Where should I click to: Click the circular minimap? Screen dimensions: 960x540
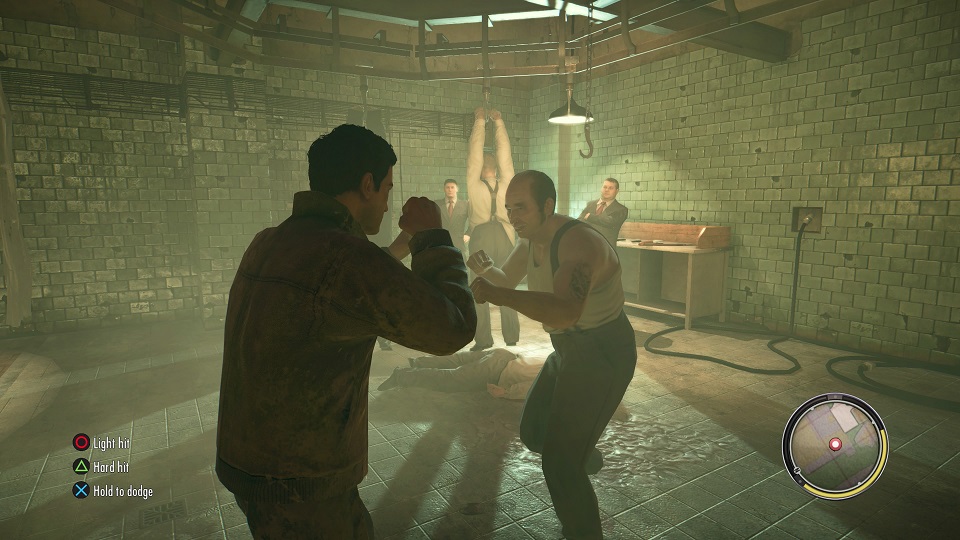coord(834,444)
